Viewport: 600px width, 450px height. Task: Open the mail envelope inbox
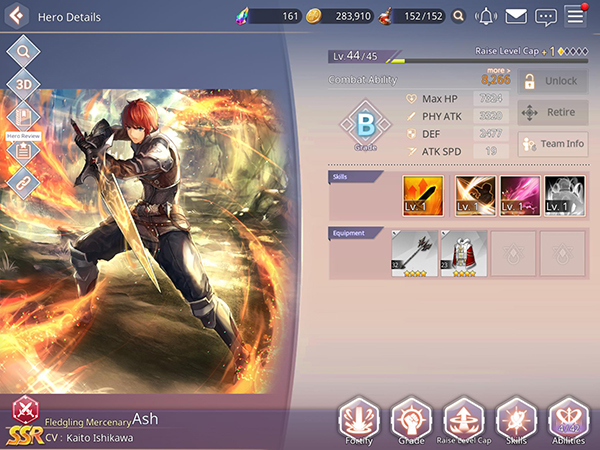point(516,16)
